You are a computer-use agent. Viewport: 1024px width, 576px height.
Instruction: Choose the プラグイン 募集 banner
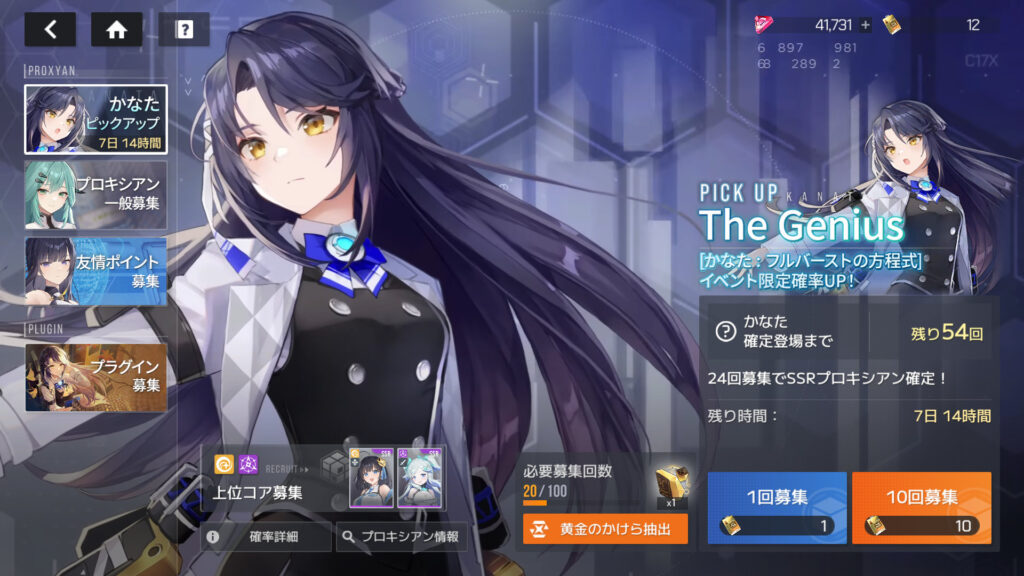tap(96, 377)
